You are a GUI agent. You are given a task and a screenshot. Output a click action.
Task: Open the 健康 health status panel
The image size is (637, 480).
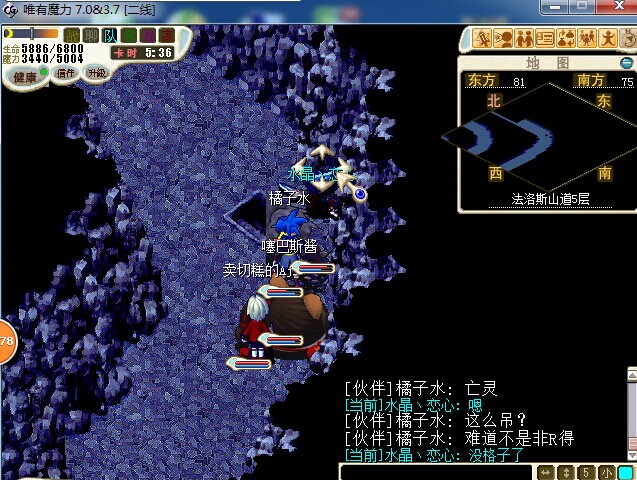click(x=25, y=76)
